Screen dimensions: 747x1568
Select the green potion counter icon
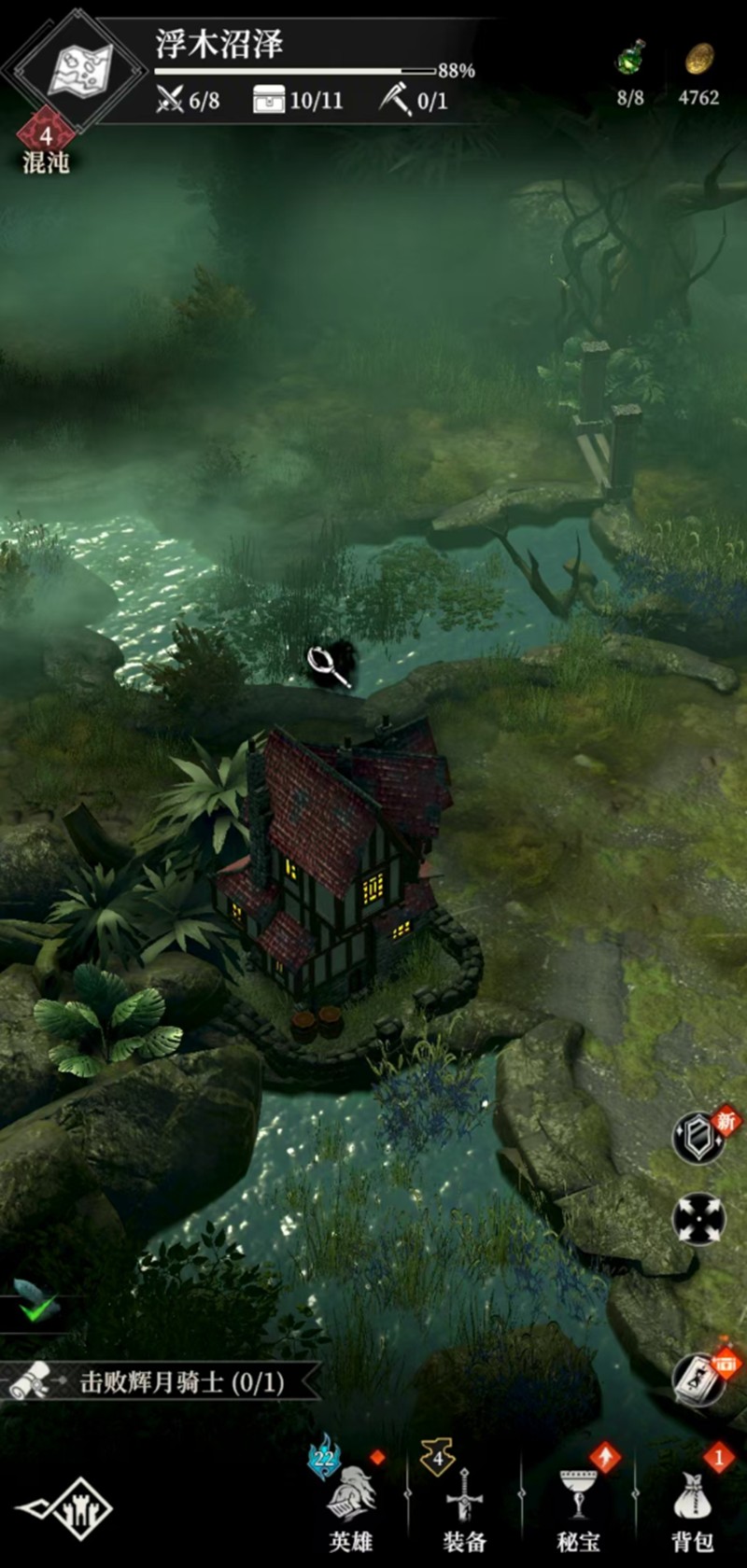[x=631, y=62]
